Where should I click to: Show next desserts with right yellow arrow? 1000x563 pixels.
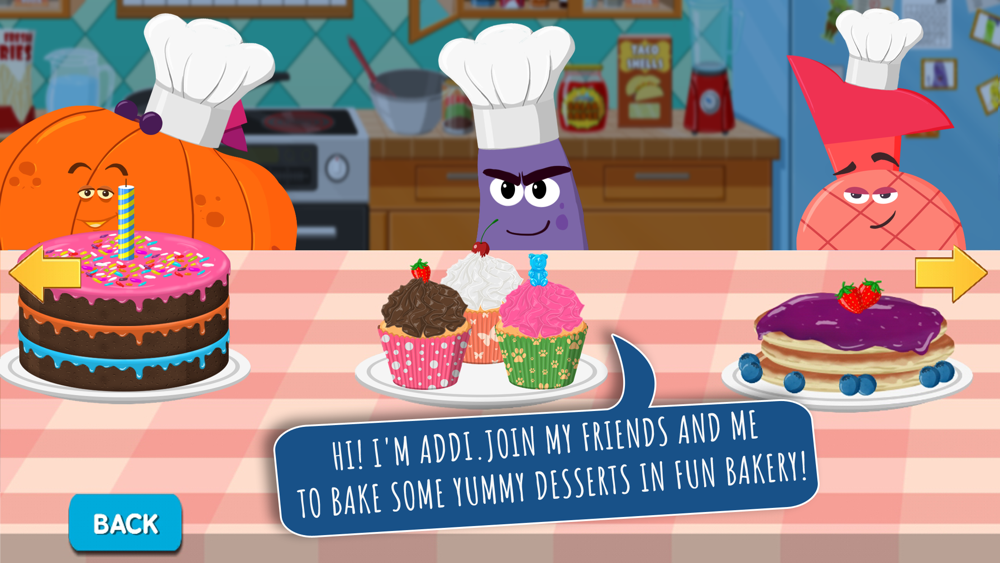[950, 273]
